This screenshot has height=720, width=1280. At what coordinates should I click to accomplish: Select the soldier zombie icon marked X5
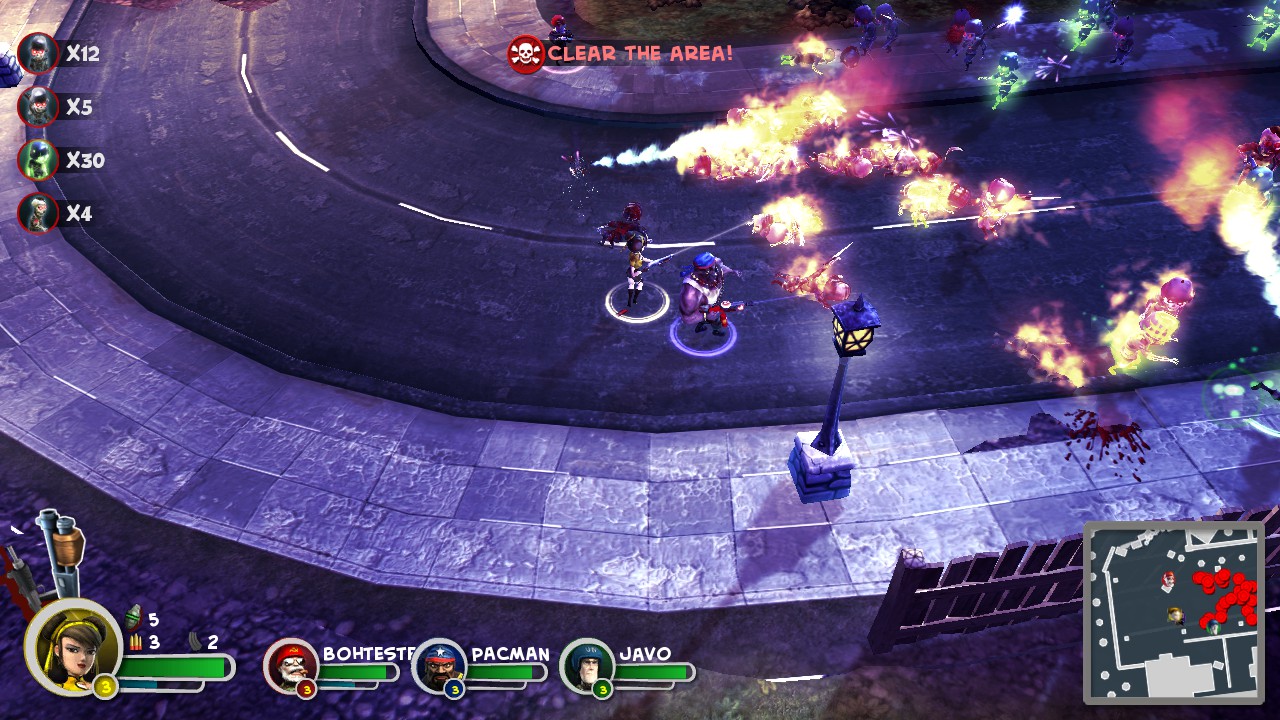click(38, 107)
